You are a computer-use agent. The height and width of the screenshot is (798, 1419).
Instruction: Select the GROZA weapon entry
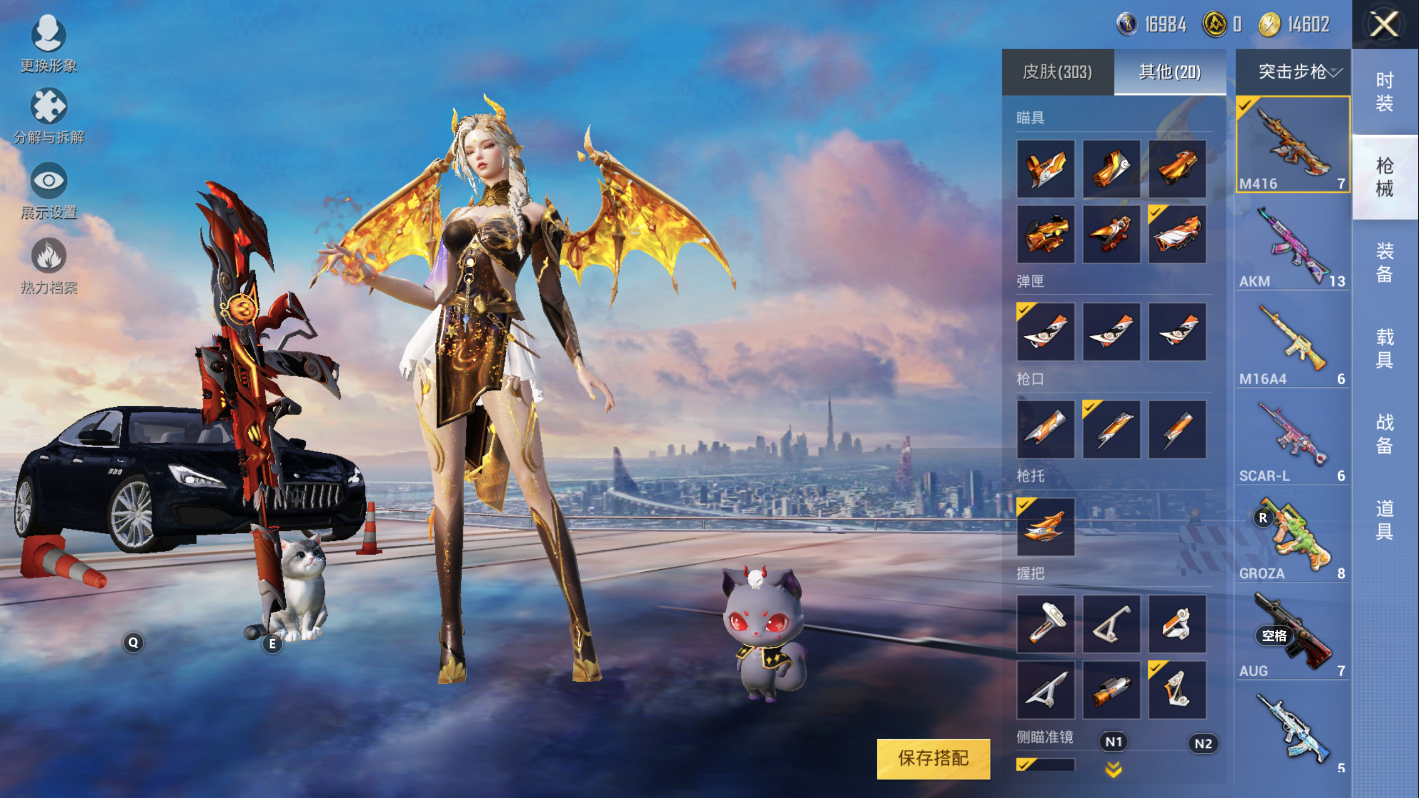click(x=1293, y=535)
